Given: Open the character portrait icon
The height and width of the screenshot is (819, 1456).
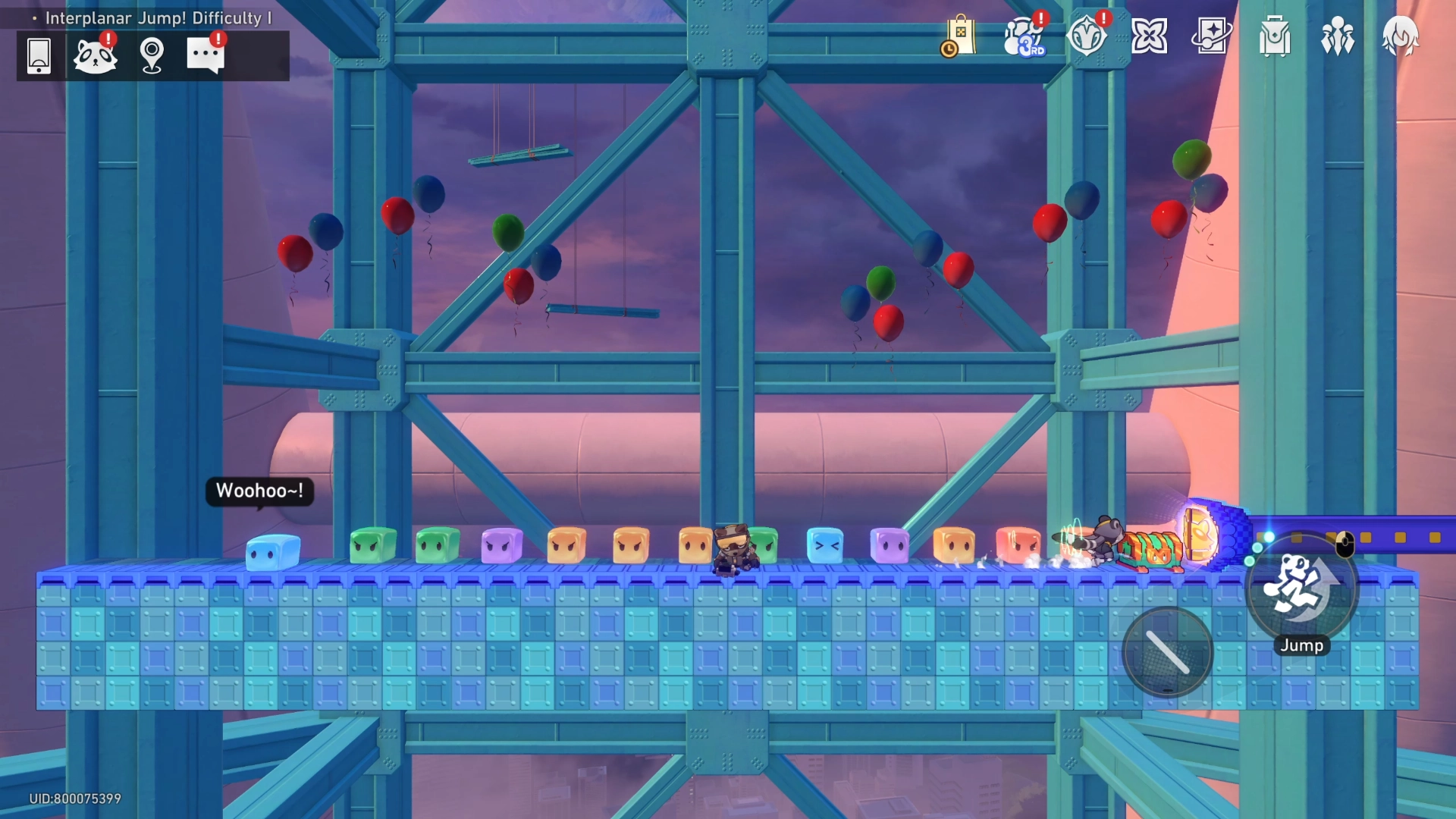Looking at the screenshot, I should pos(1400,36).
